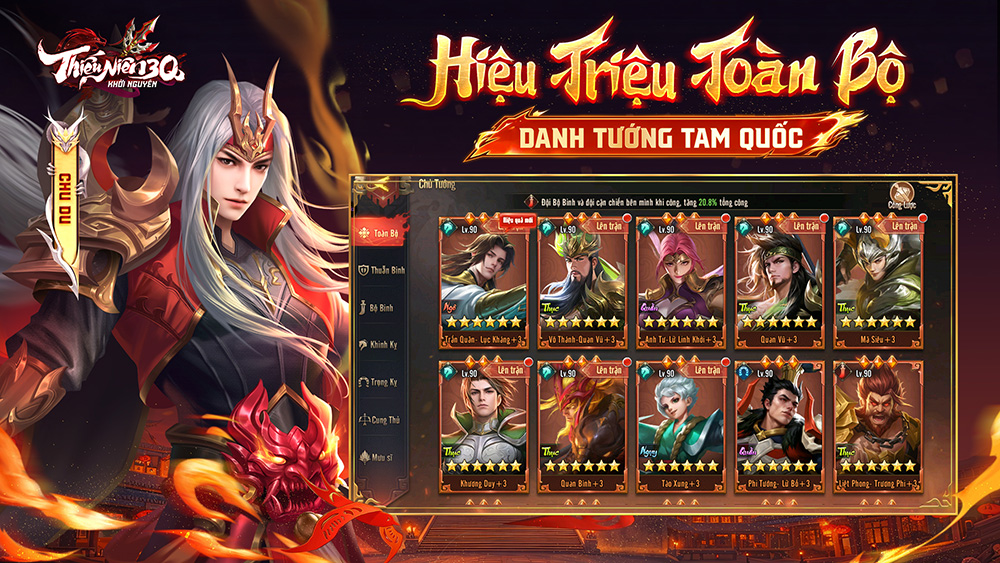Open the Liệt Phong - Trương Phi card
1000x563 pixels.
(x=877, y=423)
